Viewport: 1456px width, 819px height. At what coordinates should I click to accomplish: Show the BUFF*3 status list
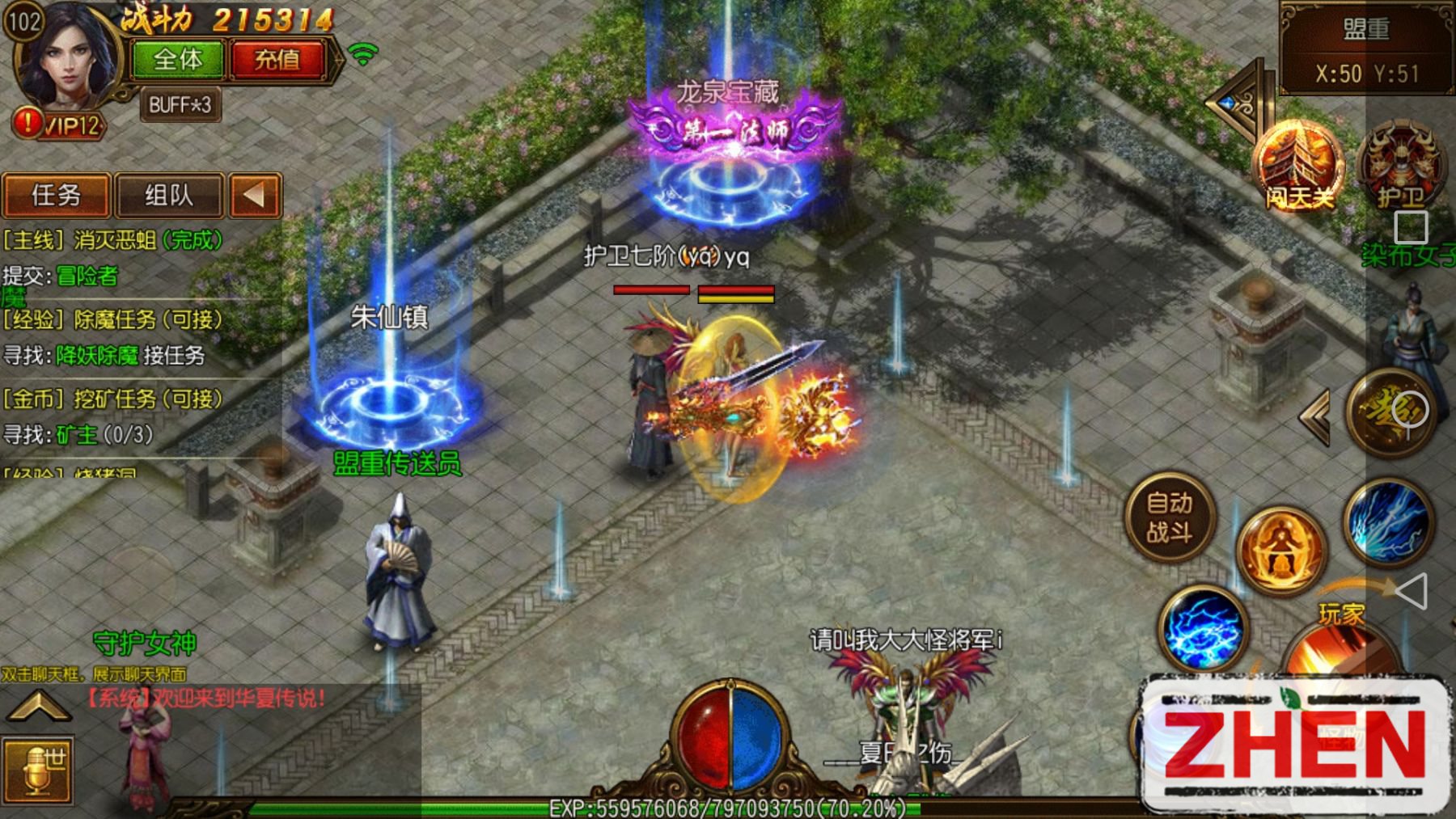coord(180,105)
